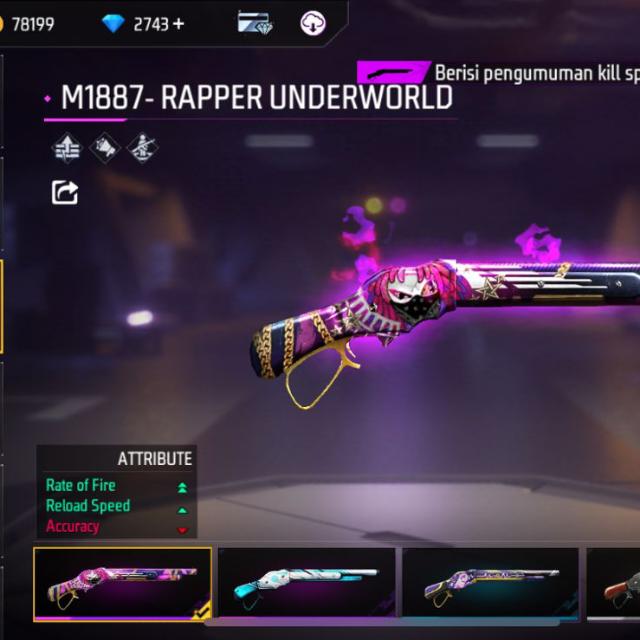Share the M1887 Rapper Underworld skin

pos(65,191)
